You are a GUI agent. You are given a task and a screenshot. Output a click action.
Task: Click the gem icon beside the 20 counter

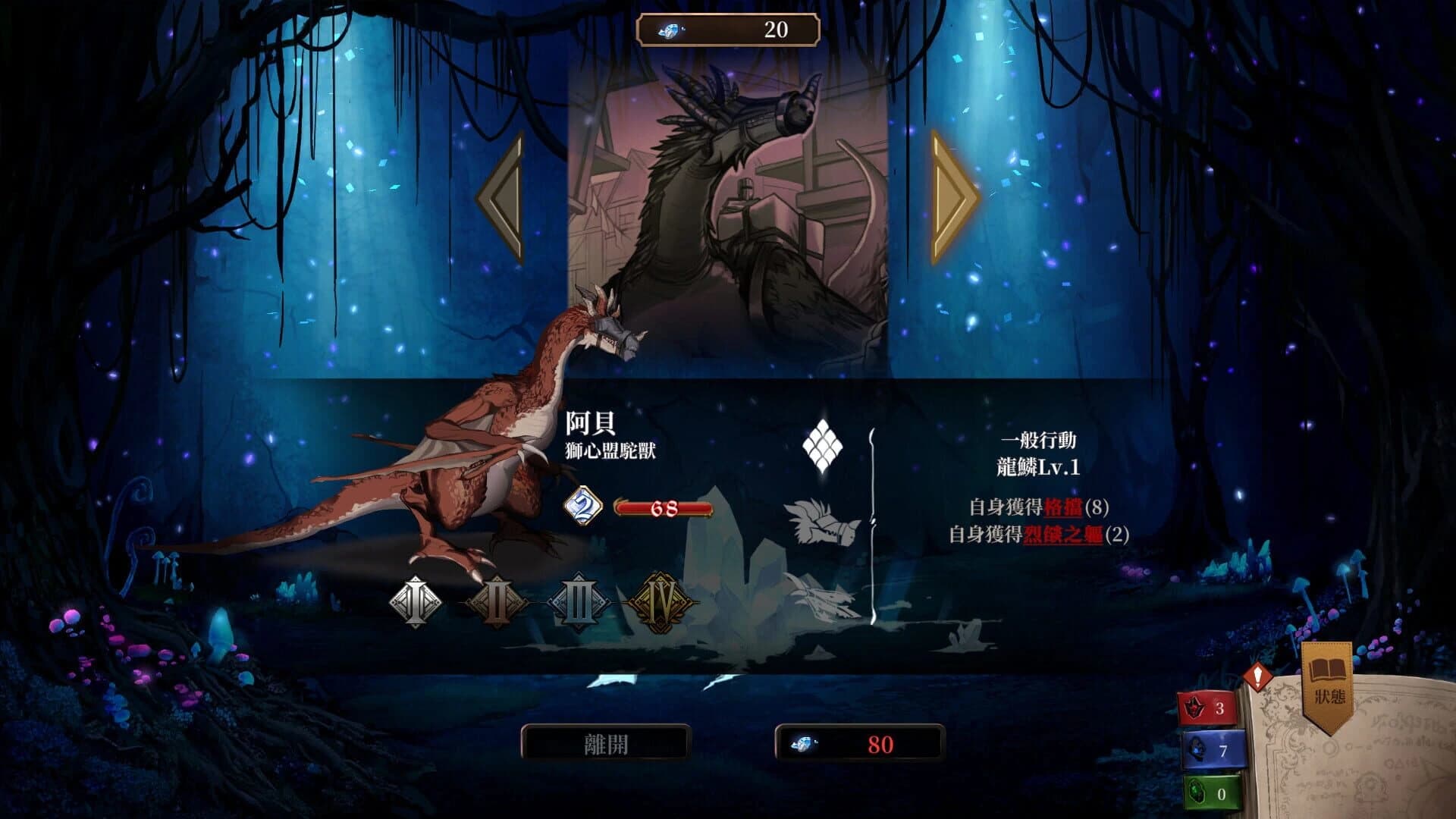click(x=671, y=30)
